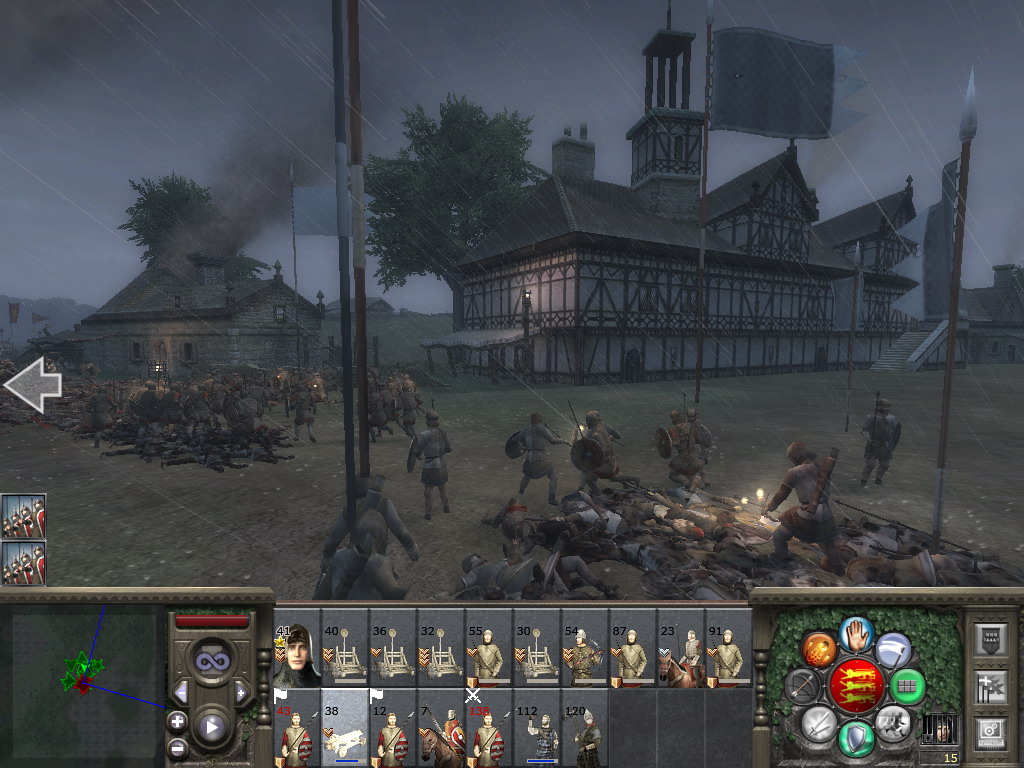Screen dimensions: 1024x768
Task: Resume battle with the play button
Action: pos(211,726)
